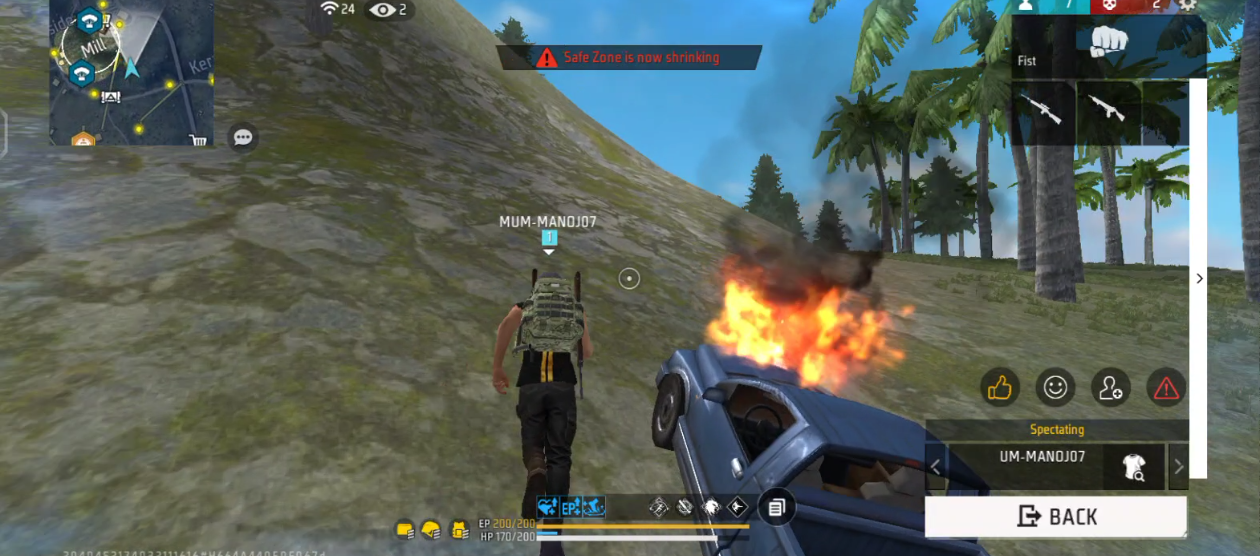This screenshot has width=1260, height=556.
Task: Select the sniper rifle weapon slot
Action: (1044, 110)
